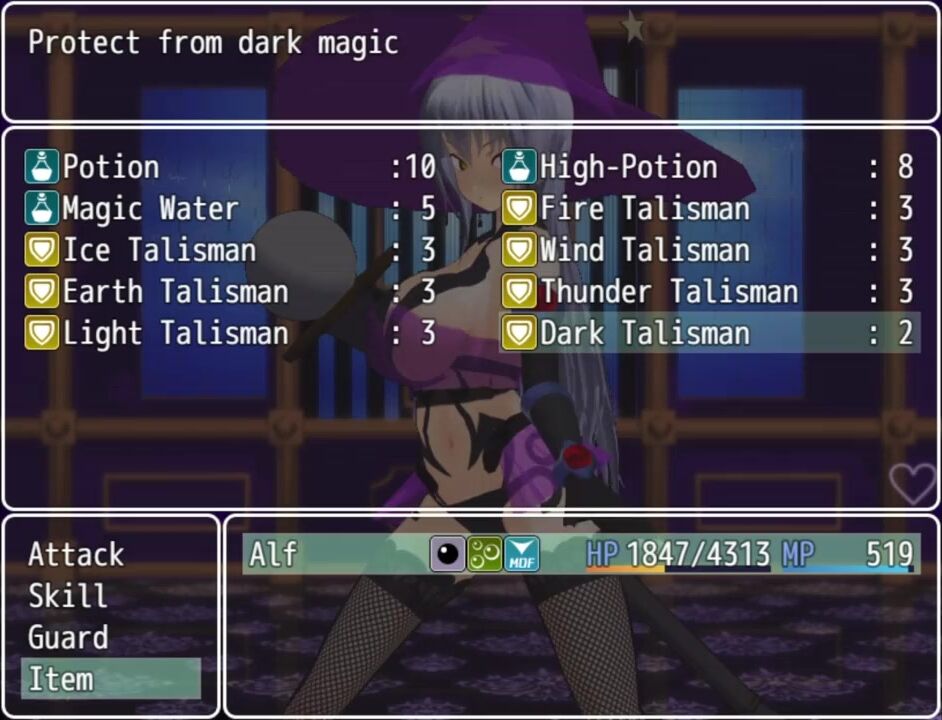This screenshot has width=942, height=720.
Task: Select the Ice Talisman entry
Action: (230, 250)
